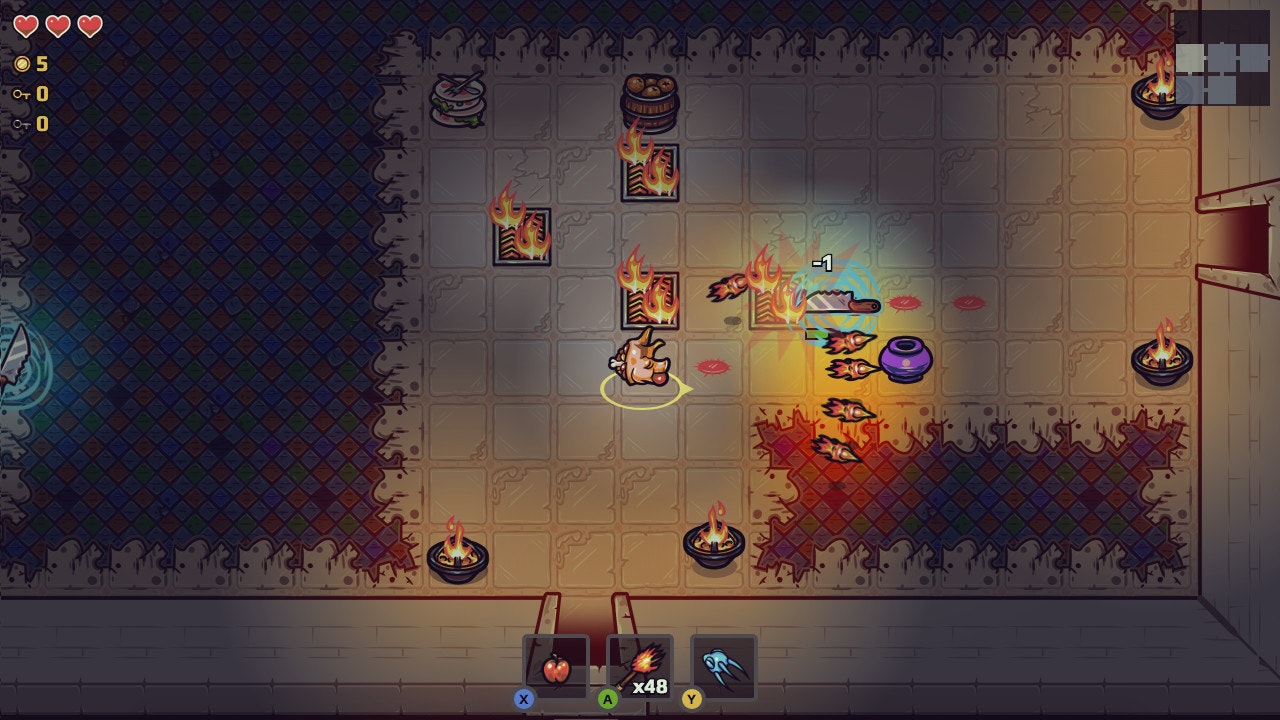The image size is (1280, 720).
Task: Click the first heart in the health bar
Action: tap(26, 28)
